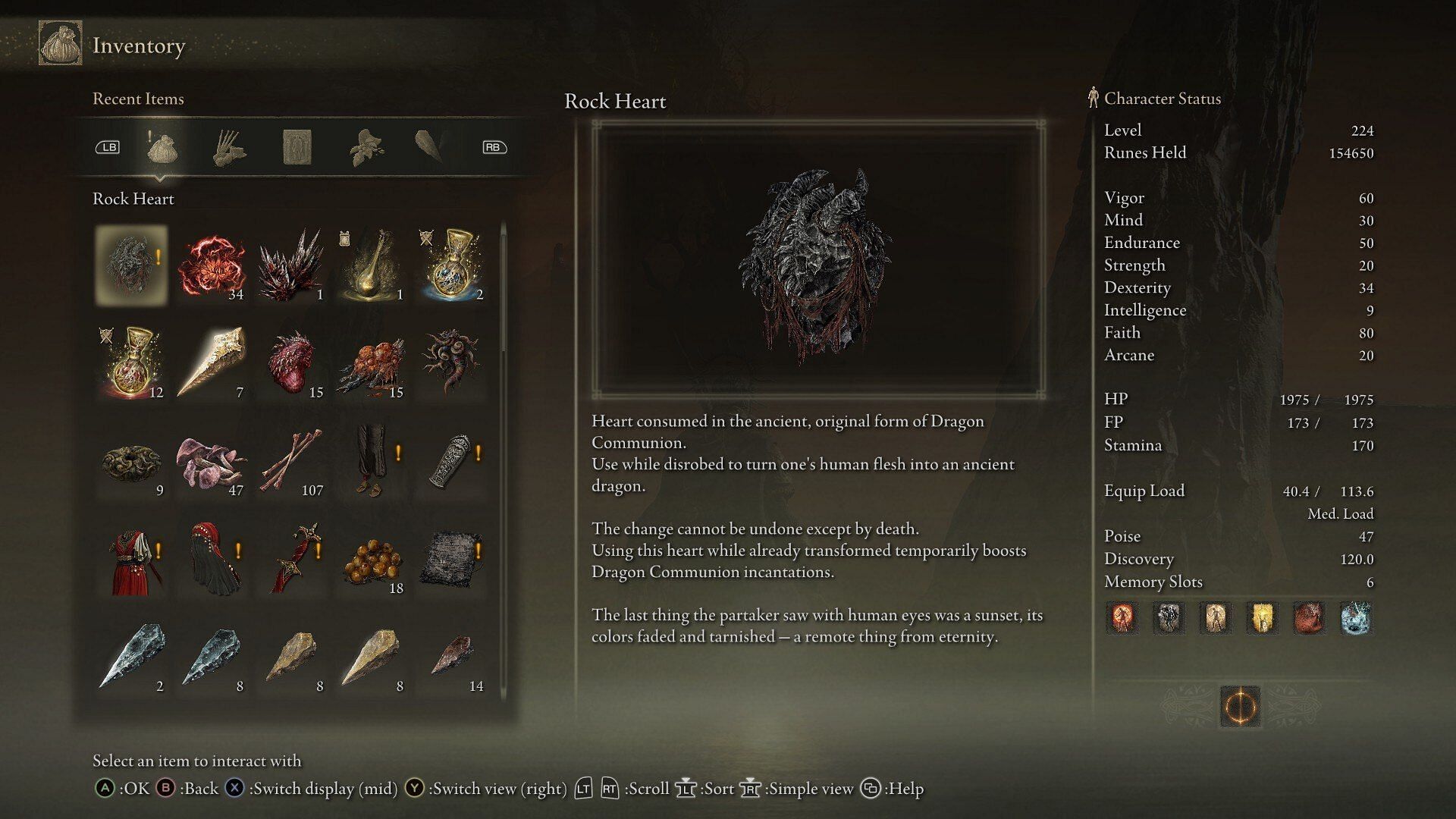The image size is (1456, 819).
Task: Select the red robe armor piece
Action: coord(133,559)
